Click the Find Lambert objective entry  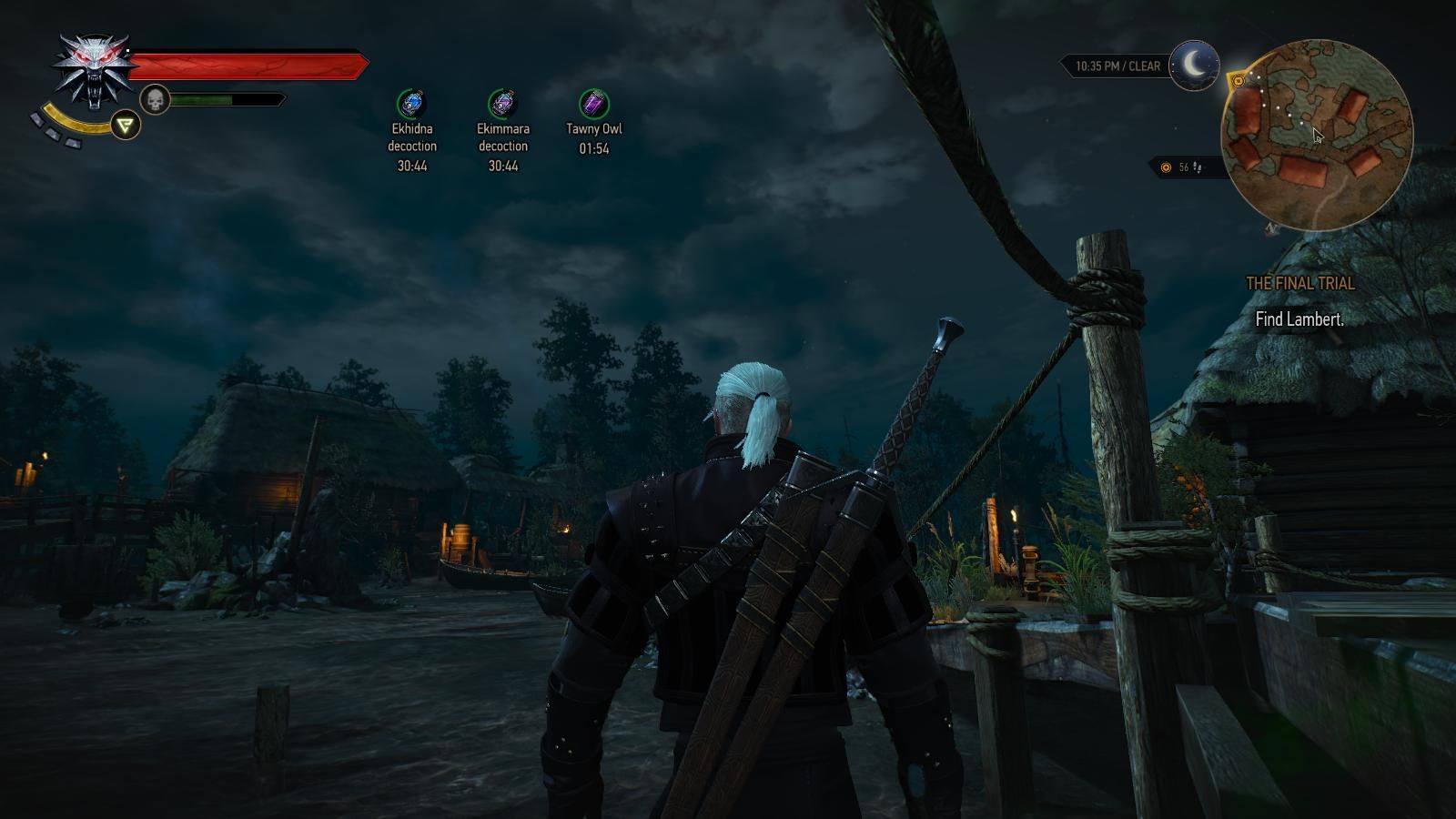(x=1300, y=319)
